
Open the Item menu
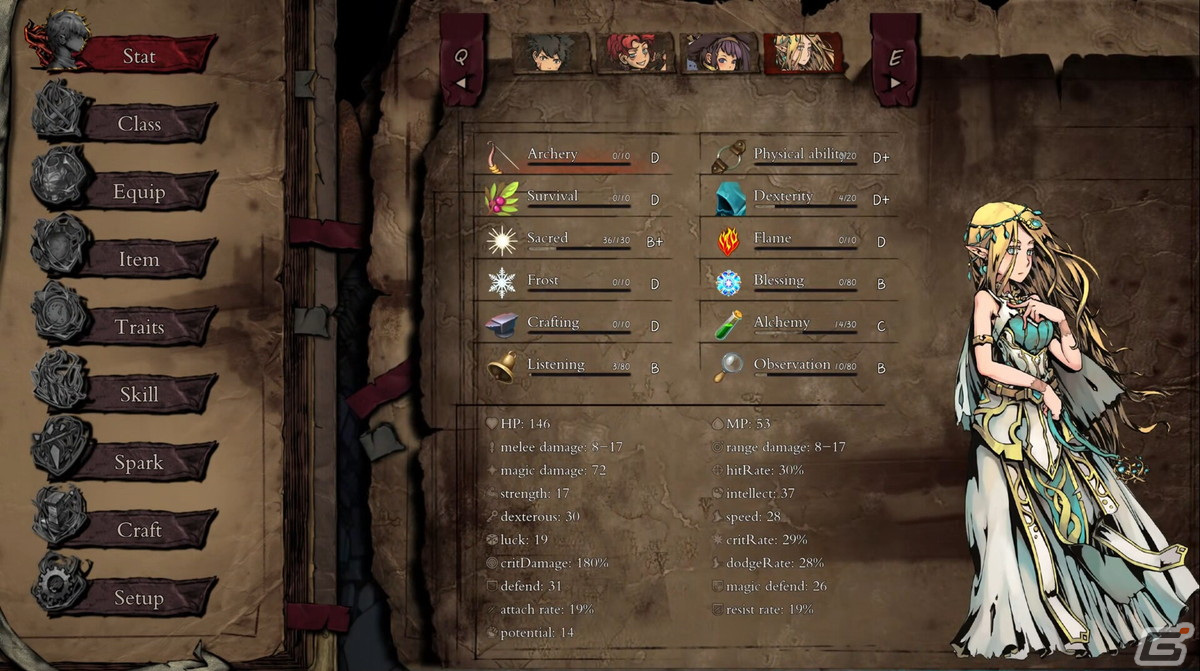pos(140,259)
